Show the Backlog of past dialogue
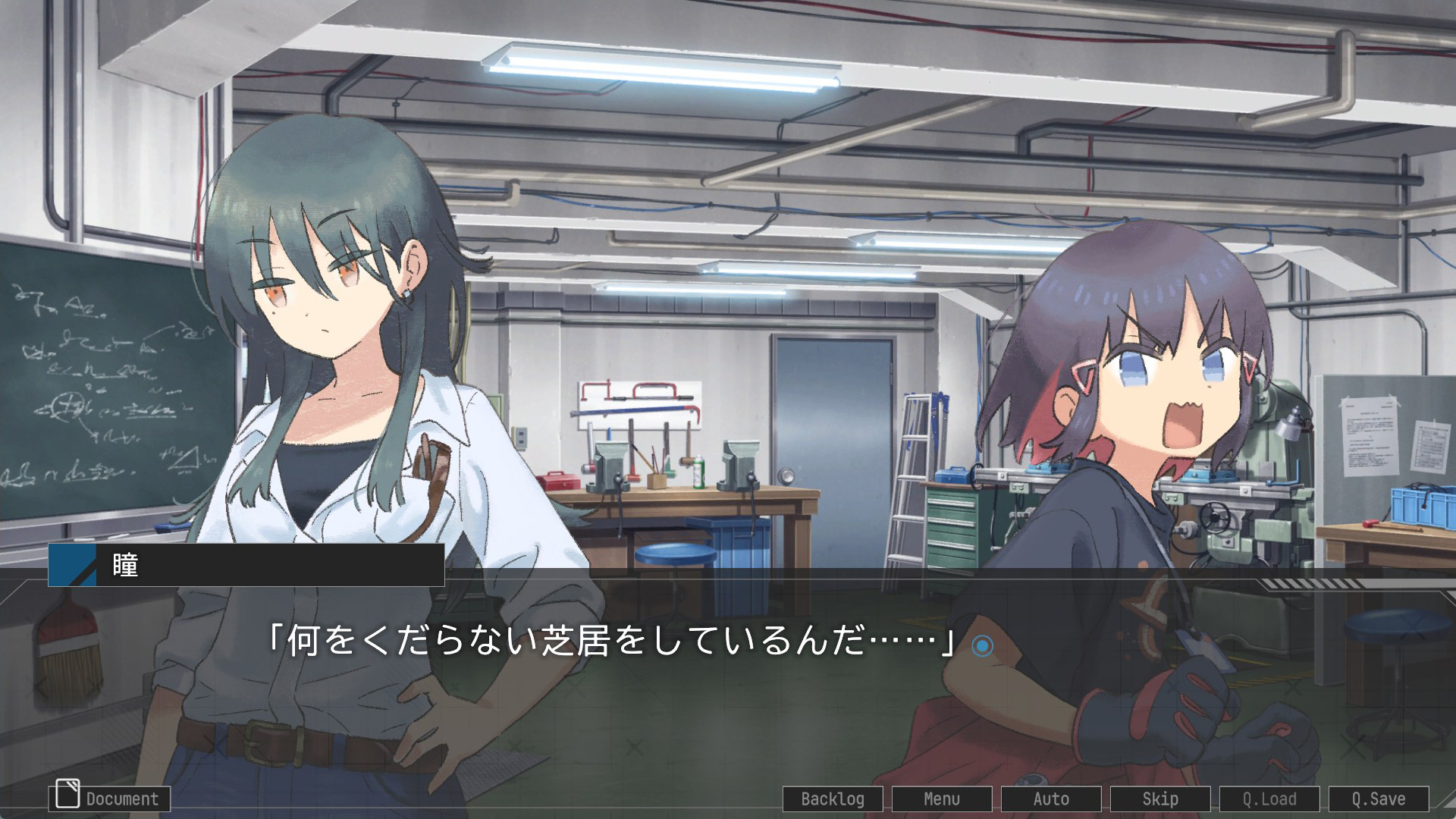Screen dimensions: 1456x819 pyautogui.click(x=833, y=799)
